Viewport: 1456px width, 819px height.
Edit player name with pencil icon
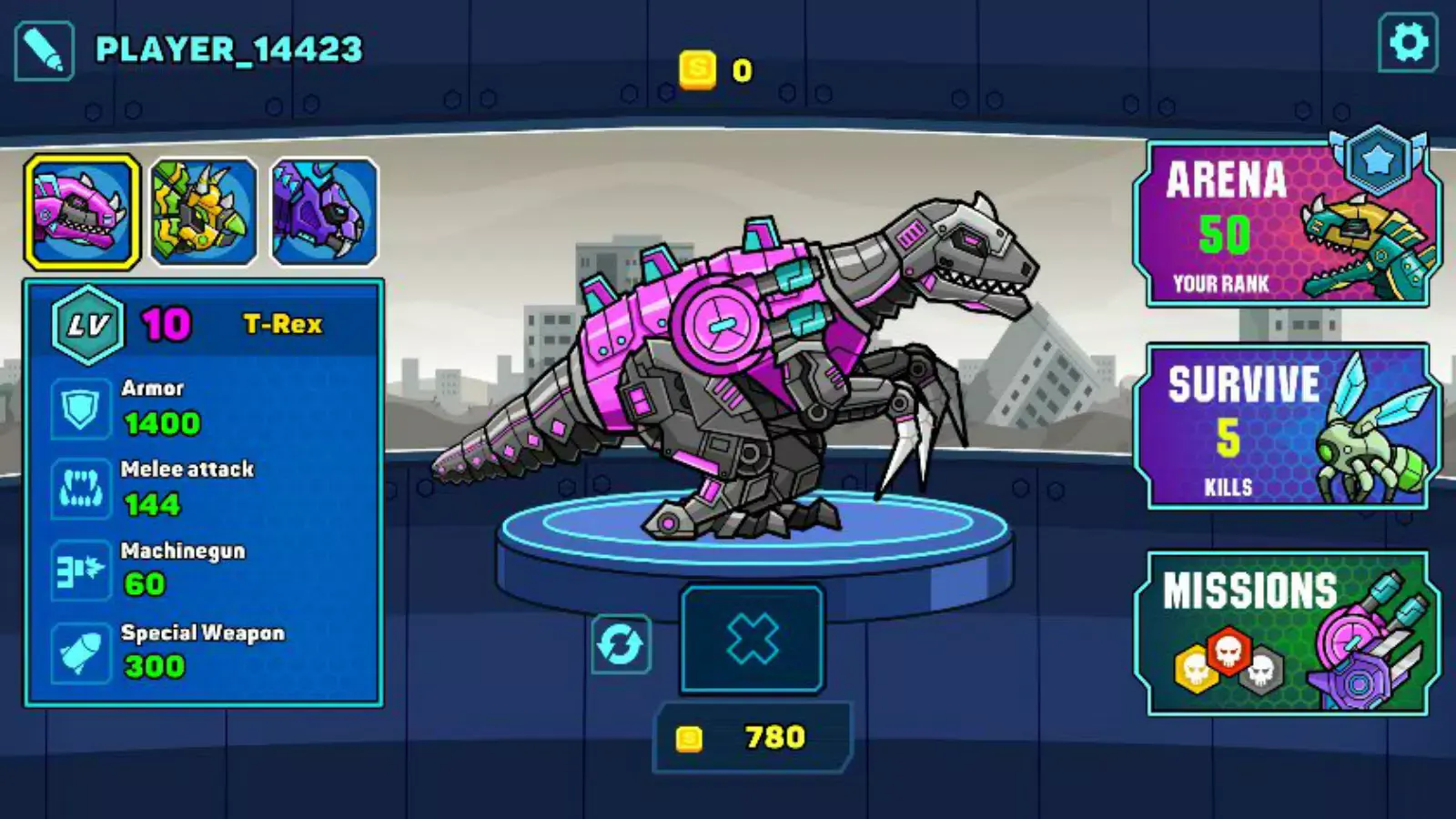tap(44, 52)
